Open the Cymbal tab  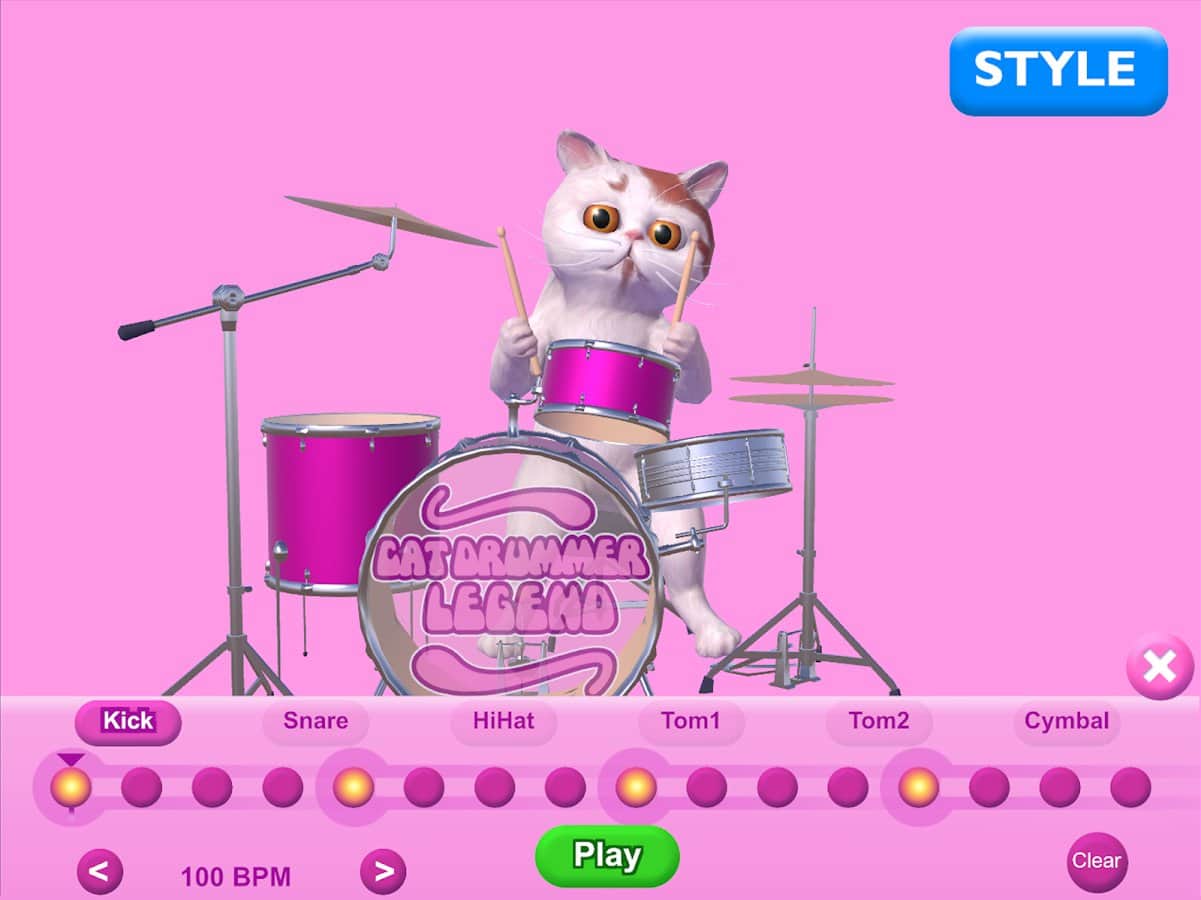pos(1066,721)
